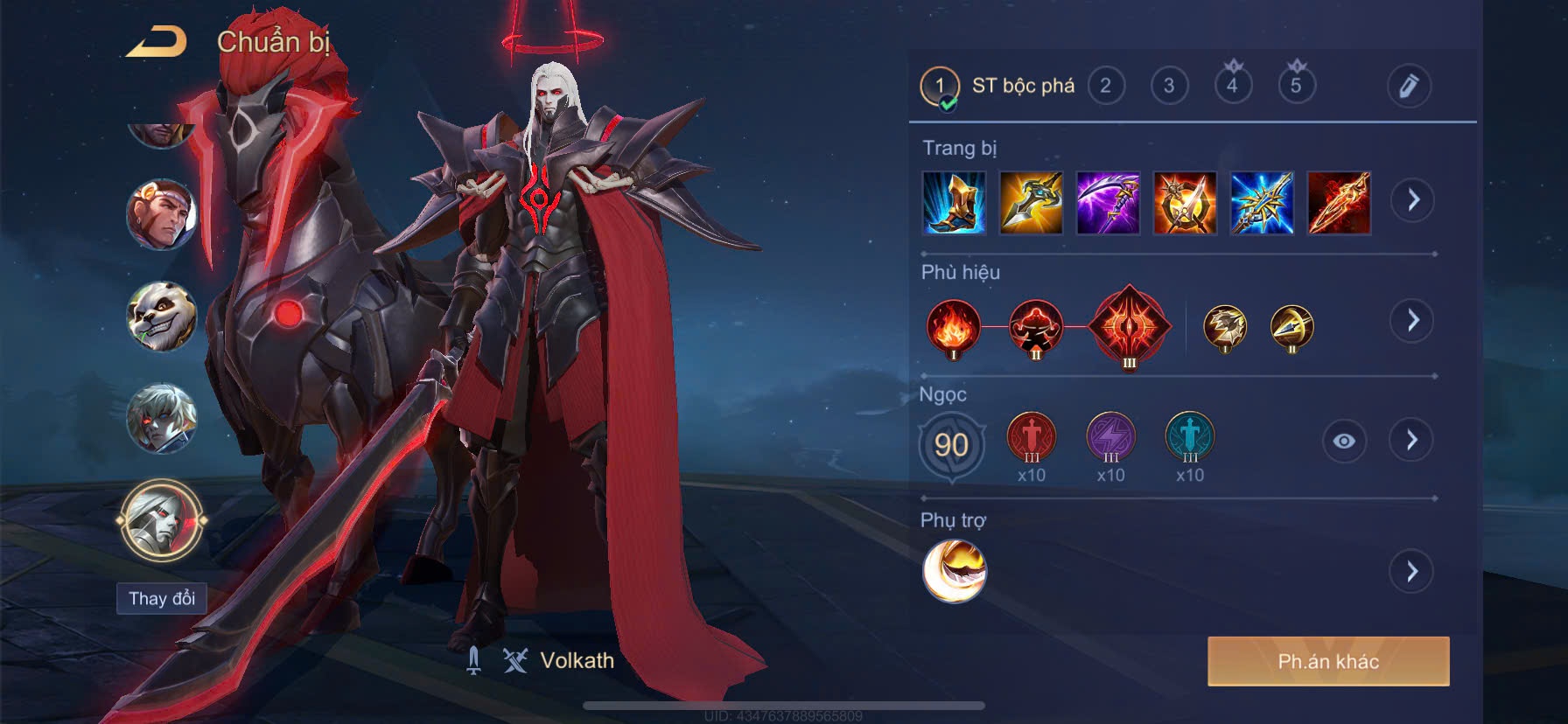Expand the Phù hiệu emblem section
Image resolution: width=1568 pixels, height=724 pixels.
point(1412,320)
